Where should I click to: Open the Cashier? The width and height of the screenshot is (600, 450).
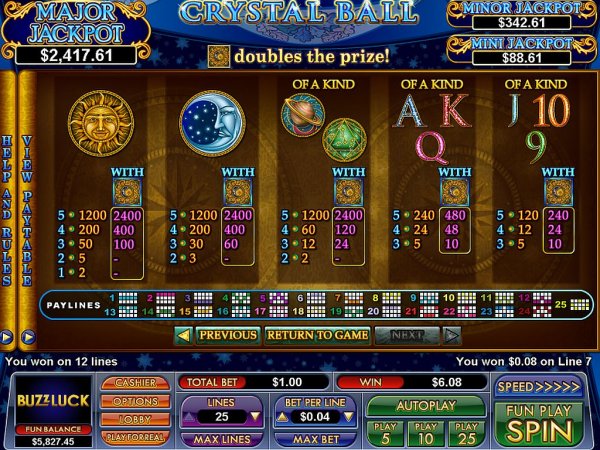point(134,383)
